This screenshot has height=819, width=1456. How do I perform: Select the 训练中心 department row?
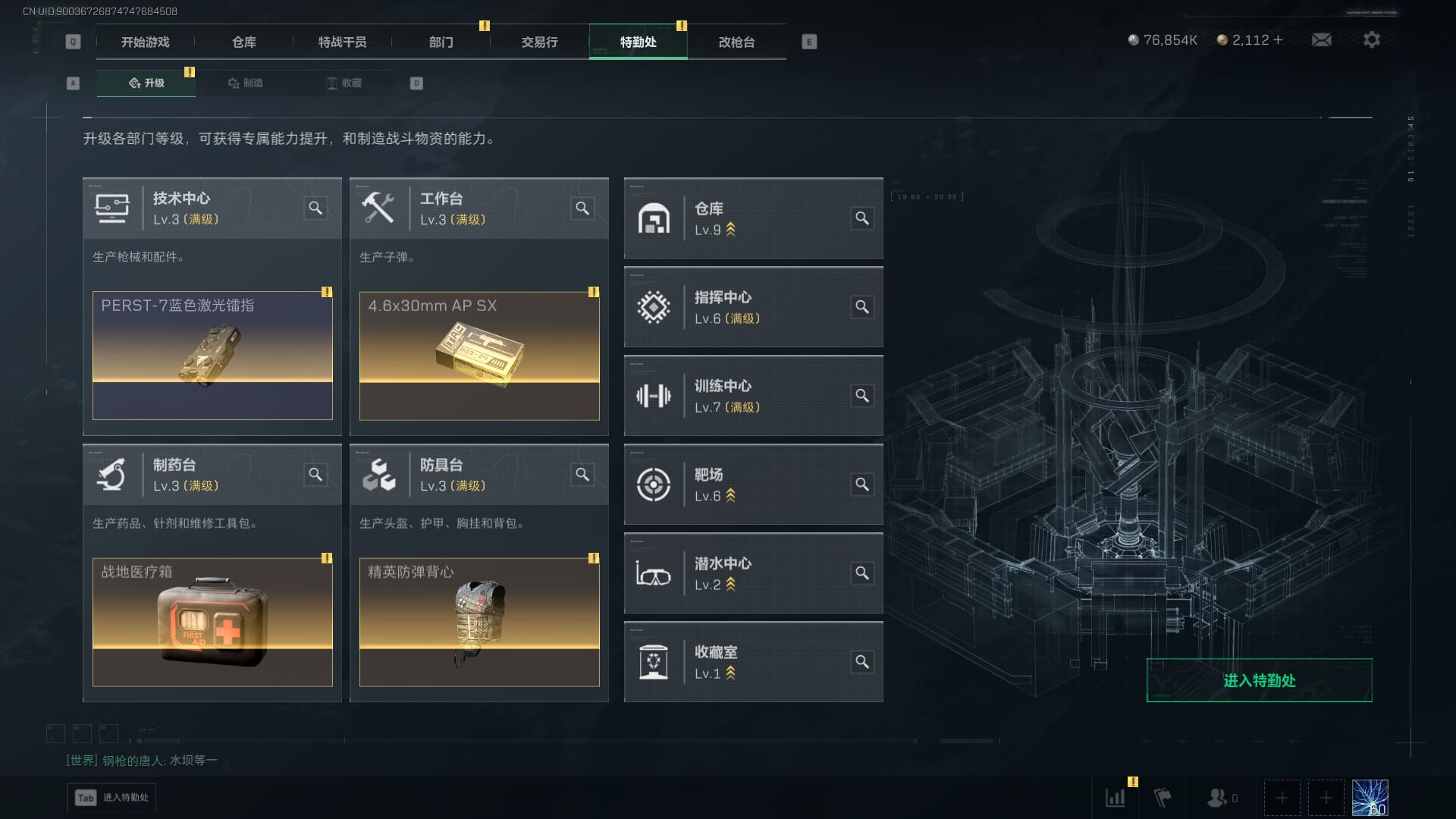pyautogui.click(x=753, y=396)
